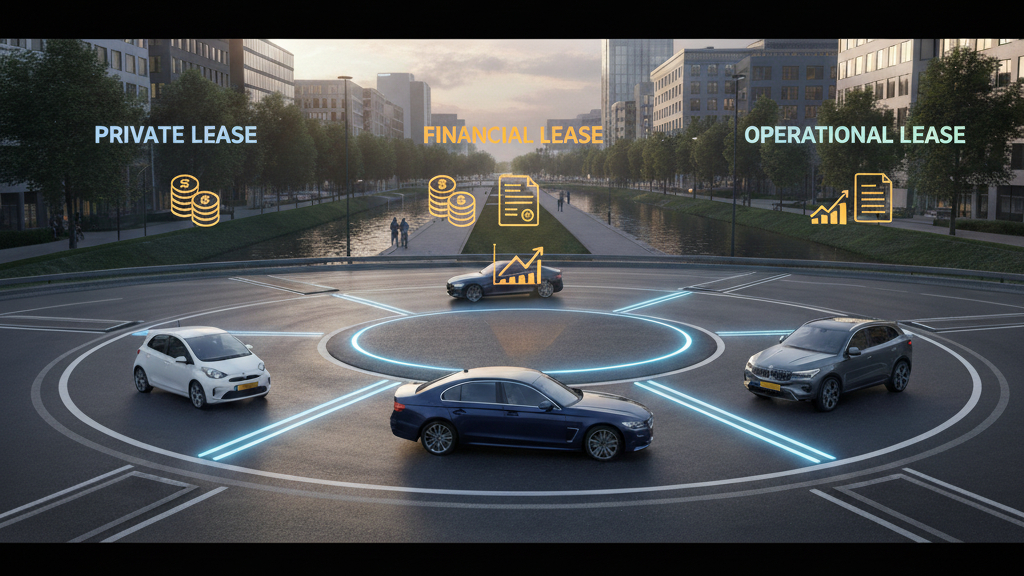Image resolution: width=1024 pixels, height=576 pixels.
Task: Select the Private Lease label
Action: [176, 135]
